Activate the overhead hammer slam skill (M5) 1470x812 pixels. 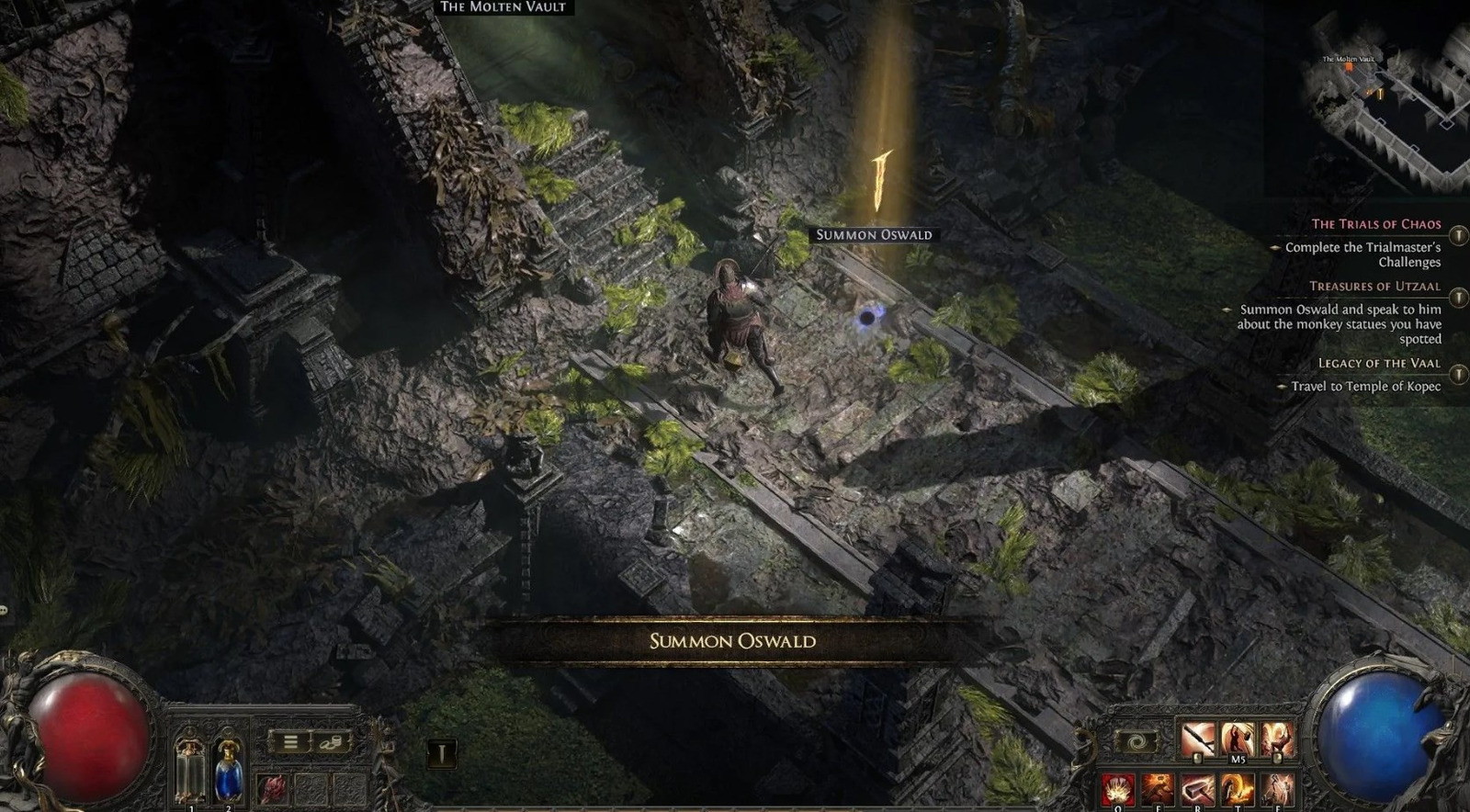click(1238, 739)
